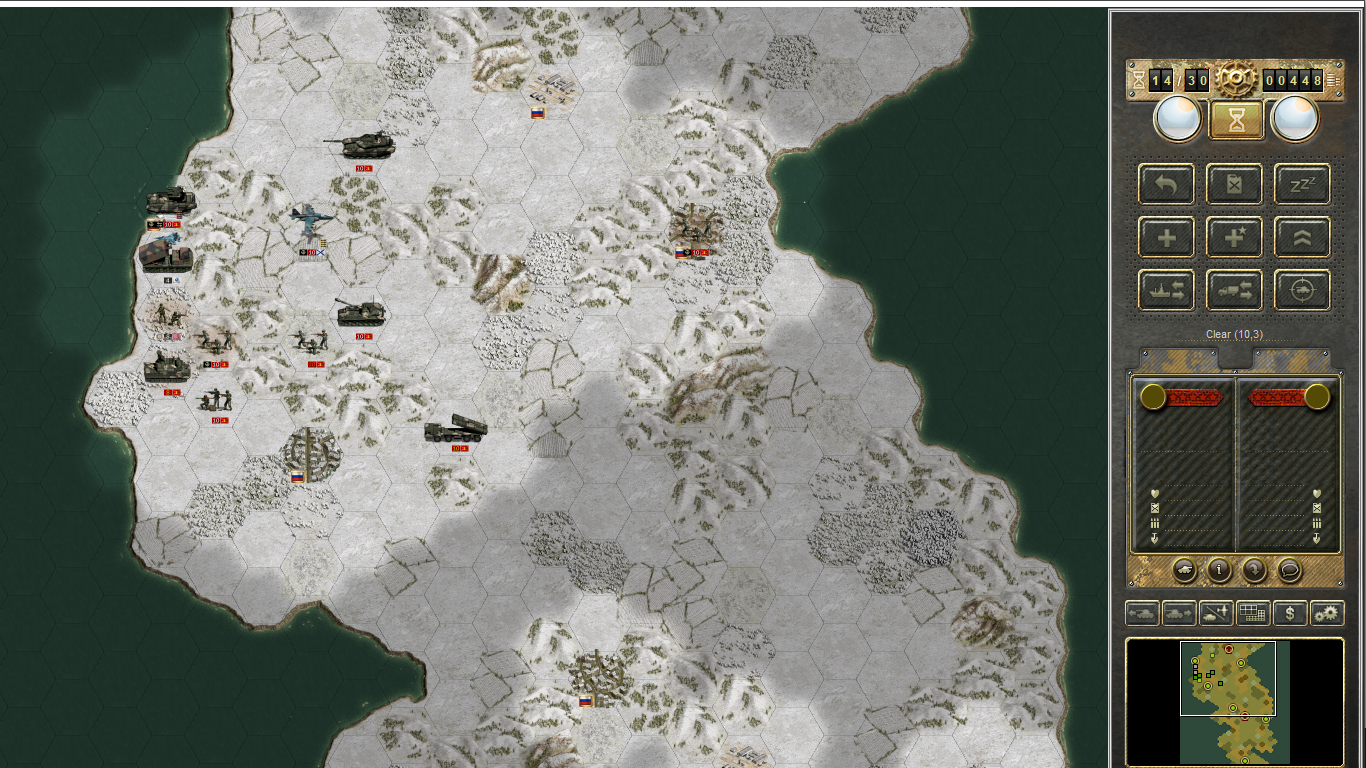This screenshot has width=1366, height=768.
Task: Go to the next unit with right tank arrow
Action: pyautogui.click(x=1178, y=613)
